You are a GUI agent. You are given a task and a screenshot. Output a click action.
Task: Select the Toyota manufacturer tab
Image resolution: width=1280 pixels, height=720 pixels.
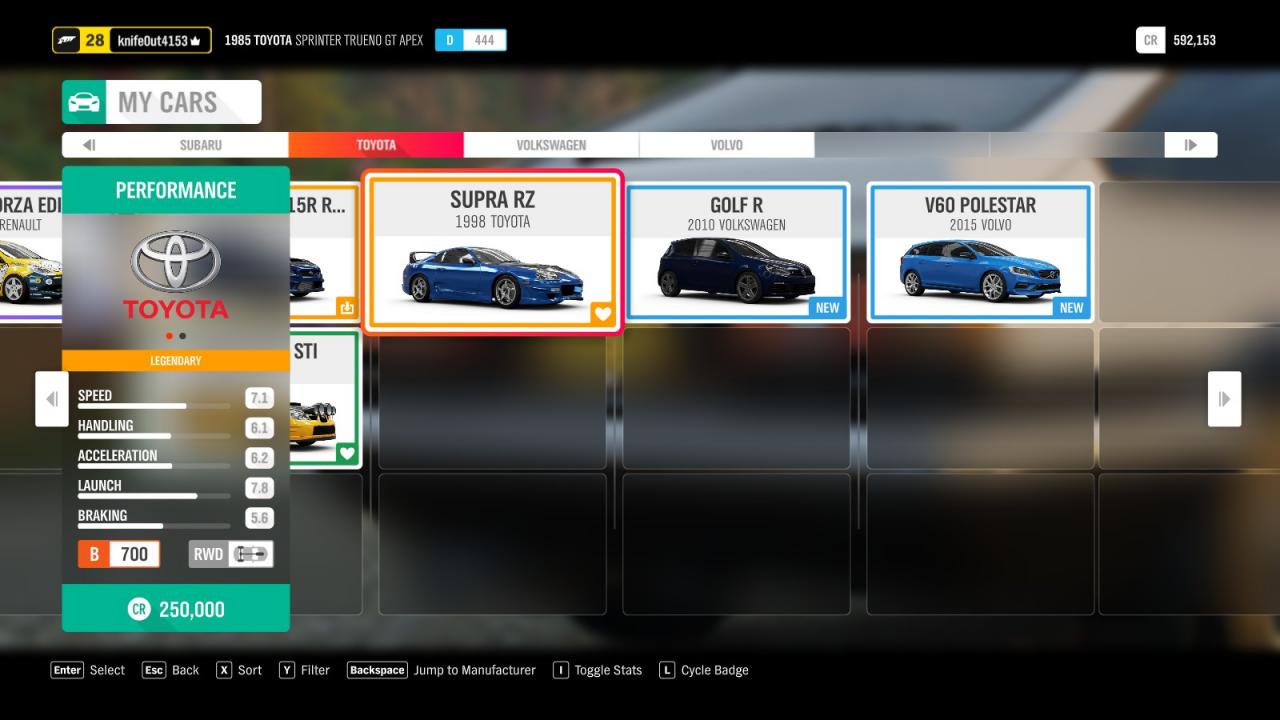pos(376,145)
